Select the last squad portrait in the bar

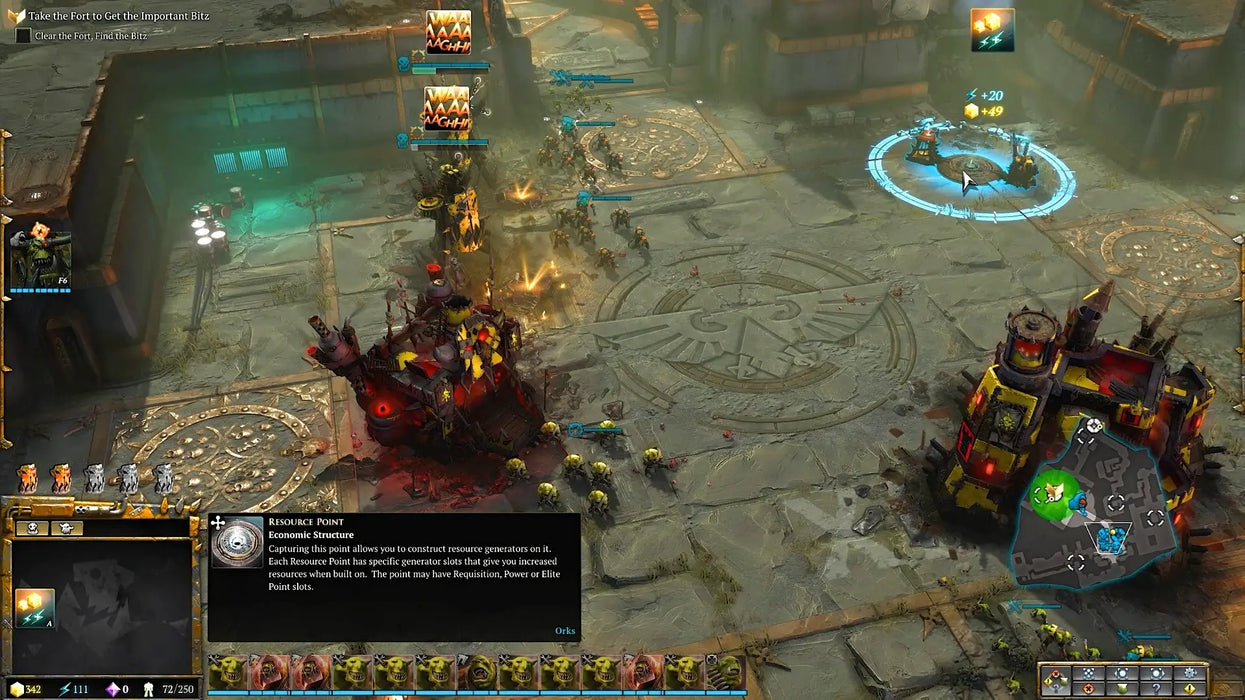click(725, 673)
